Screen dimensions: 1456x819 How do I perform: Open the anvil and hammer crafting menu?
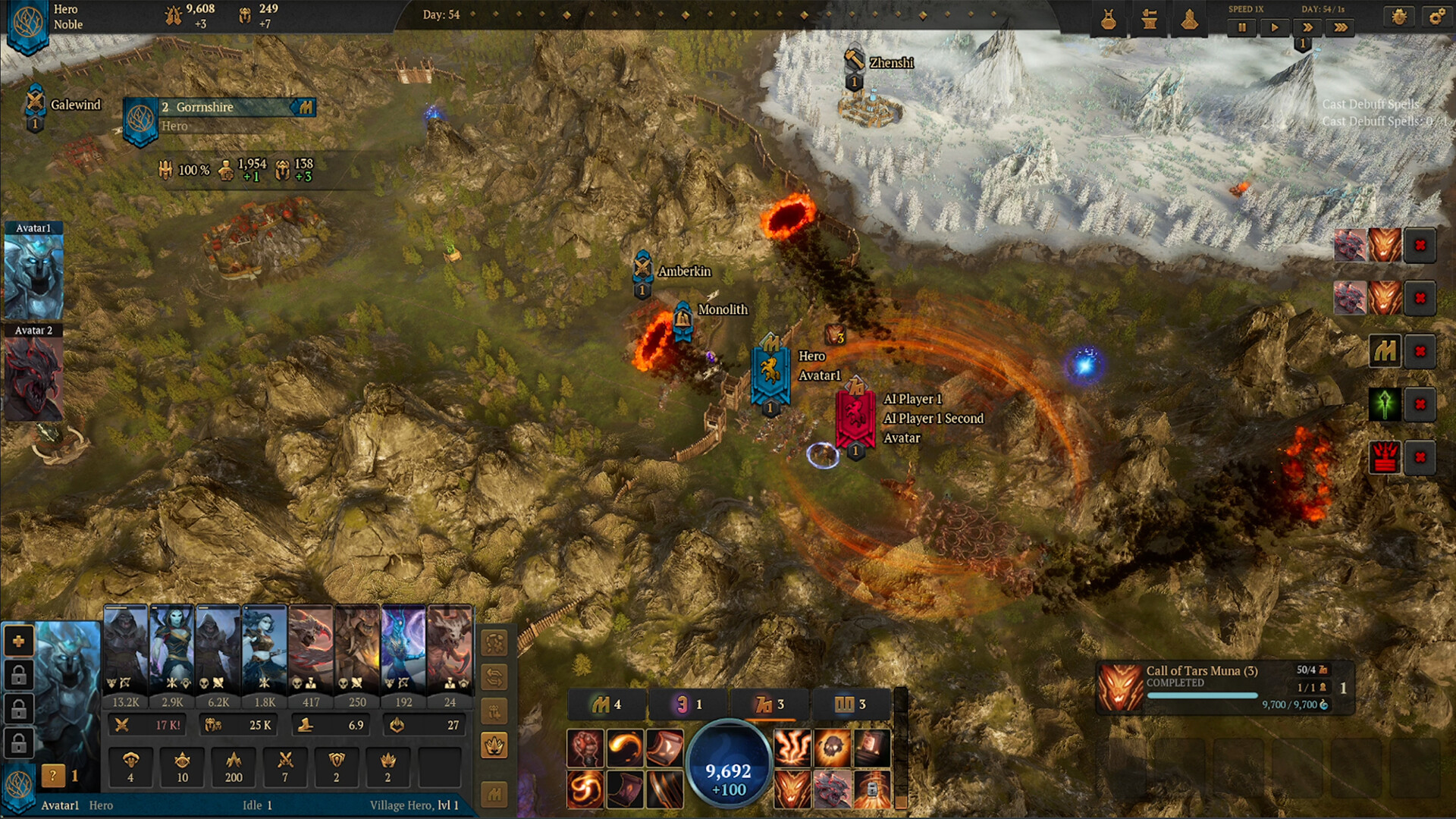(1150, 20)
